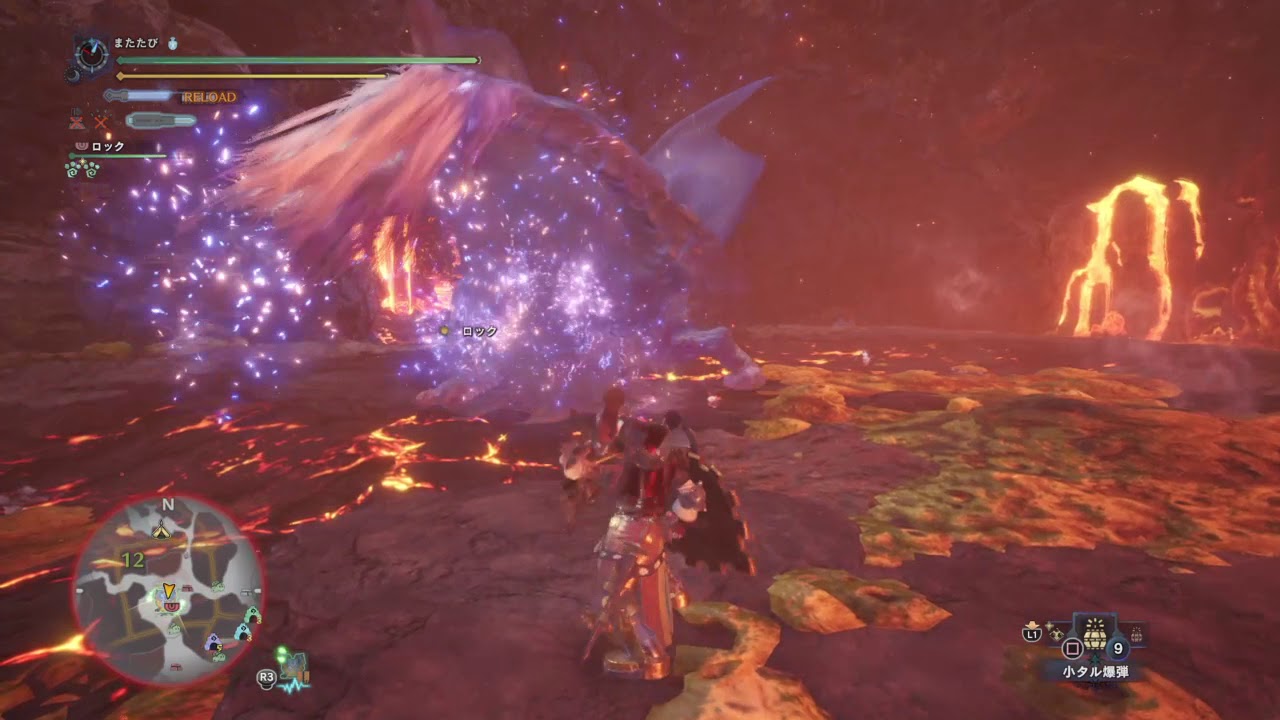
Task: Select the secondary ammo type icon
Action: coord(161,120)
